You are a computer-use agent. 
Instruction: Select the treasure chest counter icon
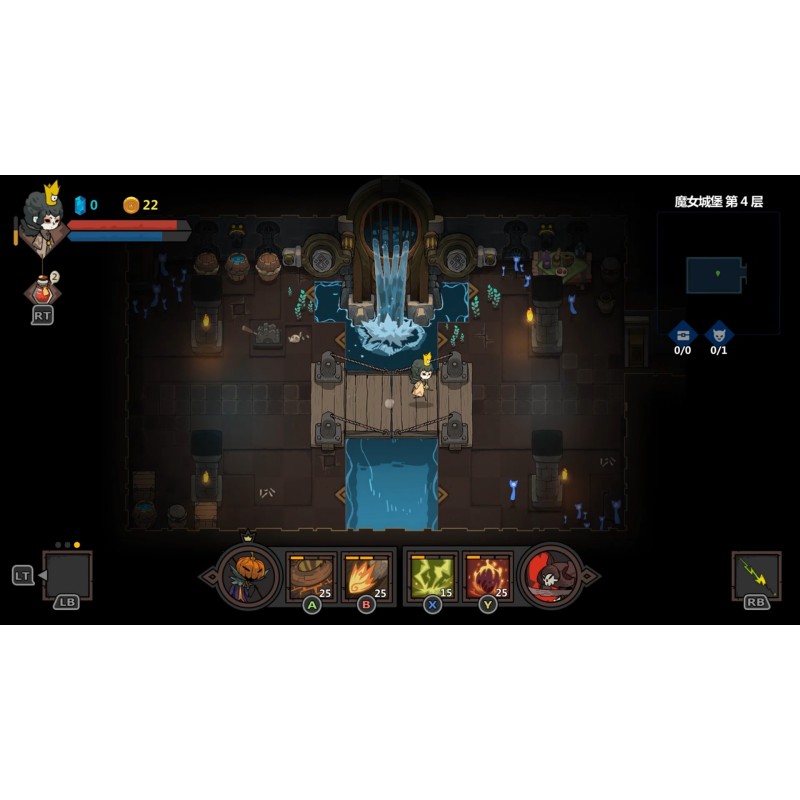[683, 333]
